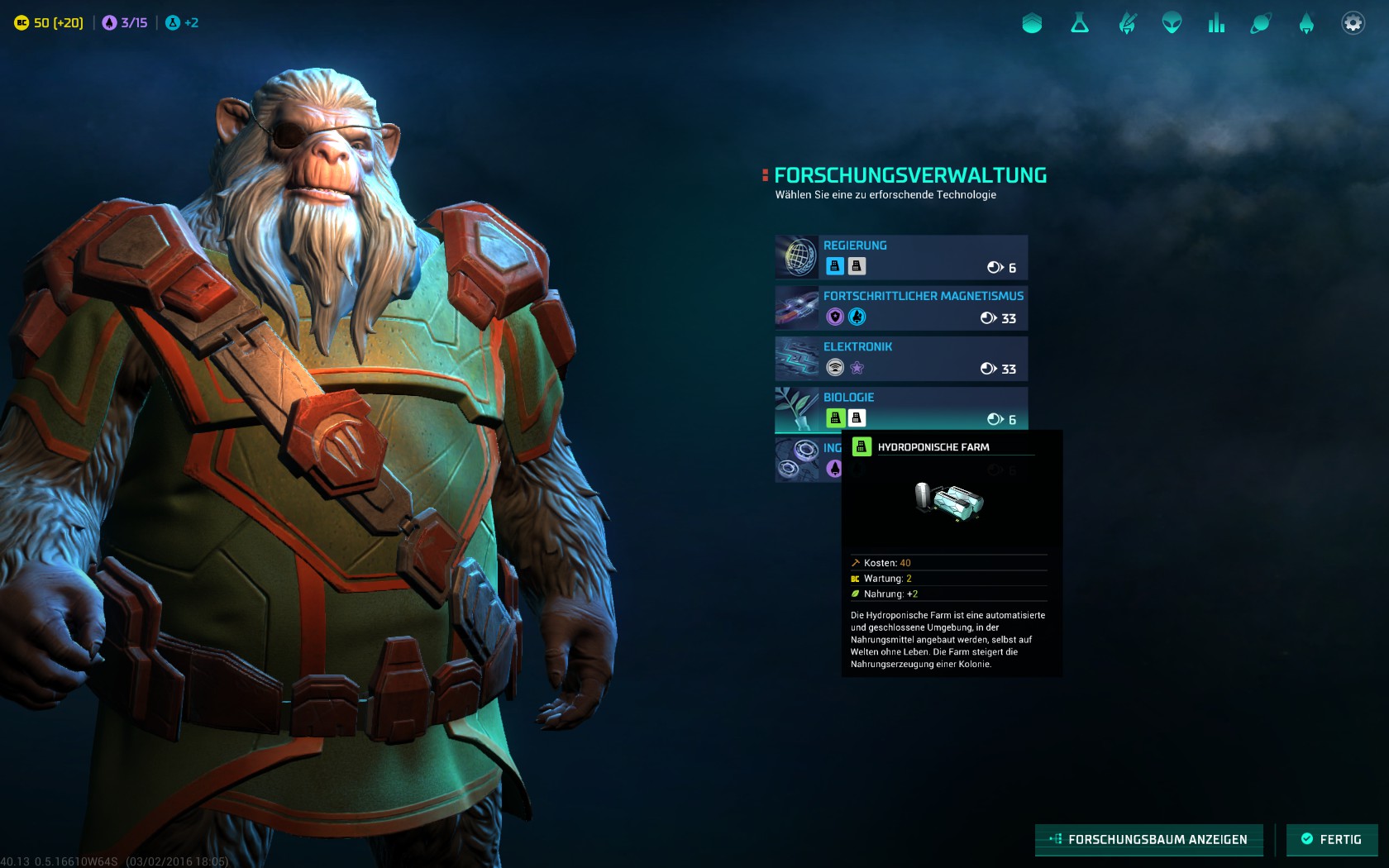Open the hexagon colony icon in top bar
Viewport: 1389px width, 868px height.
[1032, 23]
